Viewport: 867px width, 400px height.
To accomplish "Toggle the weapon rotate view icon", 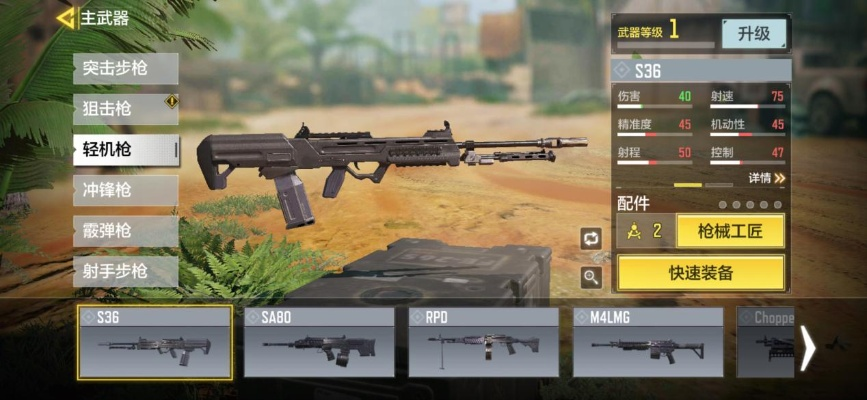I will [x=591, y=238].
